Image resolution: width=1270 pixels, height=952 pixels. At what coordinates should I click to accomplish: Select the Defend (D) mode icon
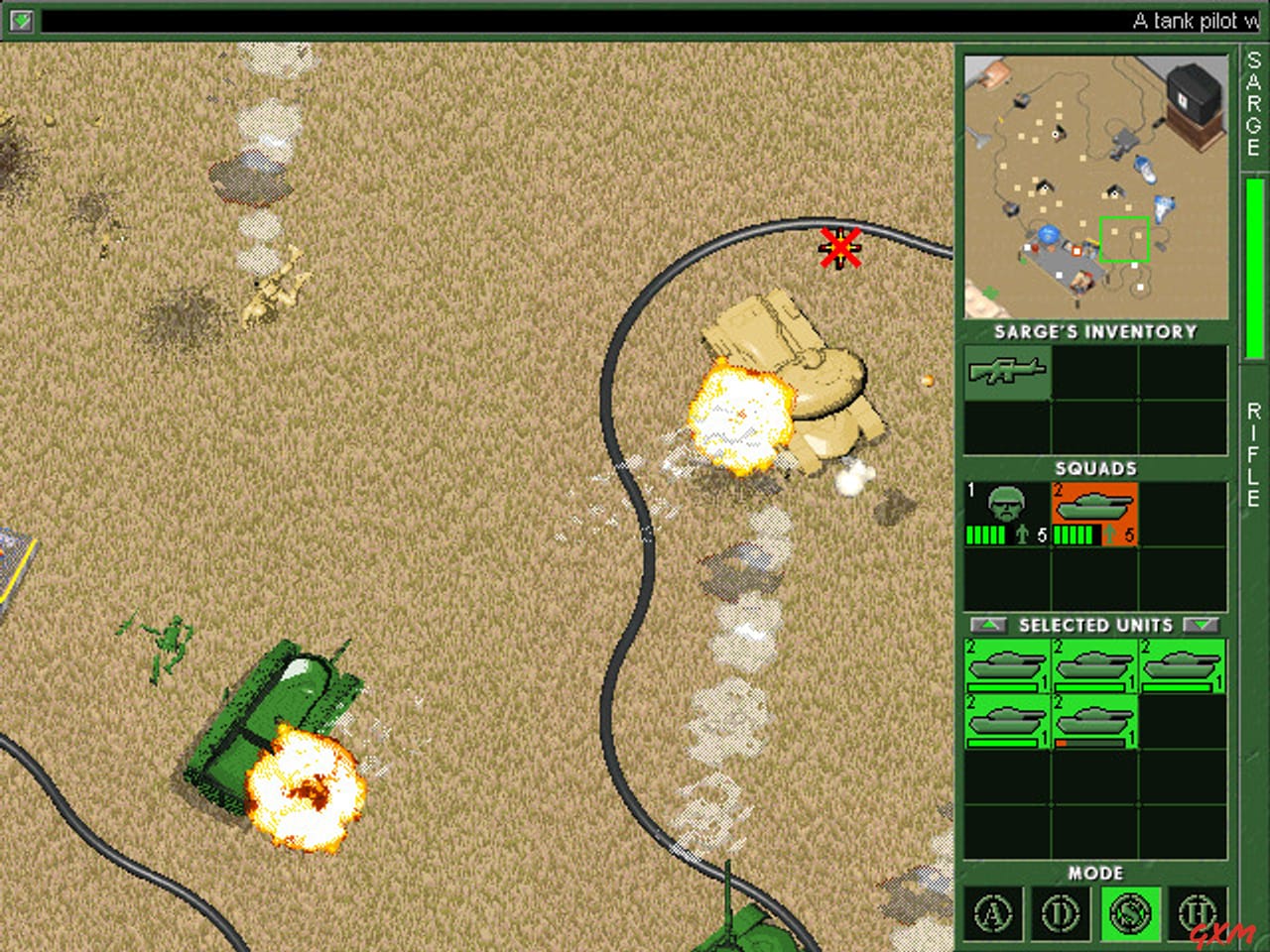pos(1061,913)
